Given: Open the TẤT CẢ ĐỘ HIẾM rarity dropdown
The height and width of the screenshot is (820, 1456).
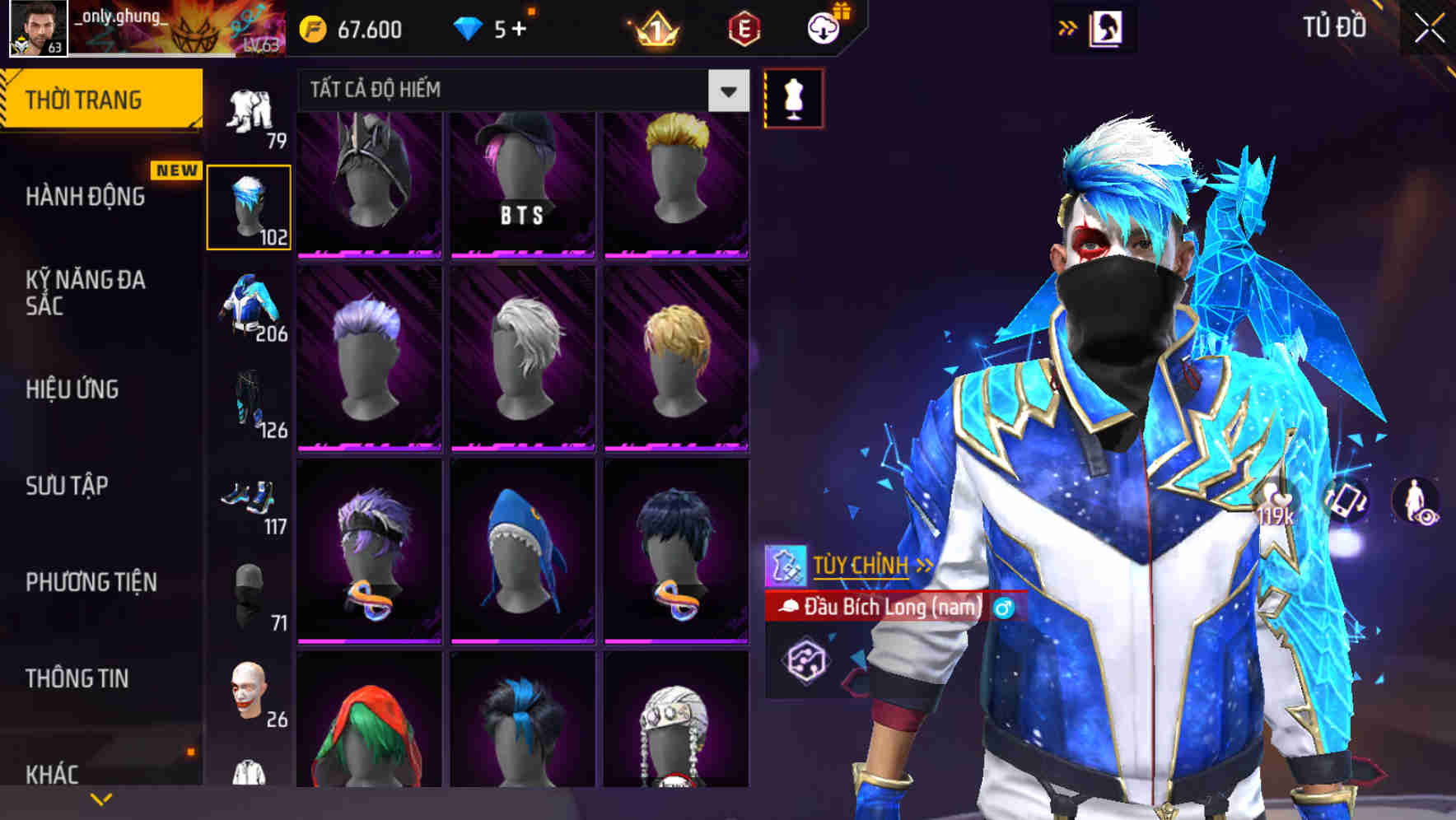Looking at the screenshot, I should pyautogui.click(x=726, y=91).
